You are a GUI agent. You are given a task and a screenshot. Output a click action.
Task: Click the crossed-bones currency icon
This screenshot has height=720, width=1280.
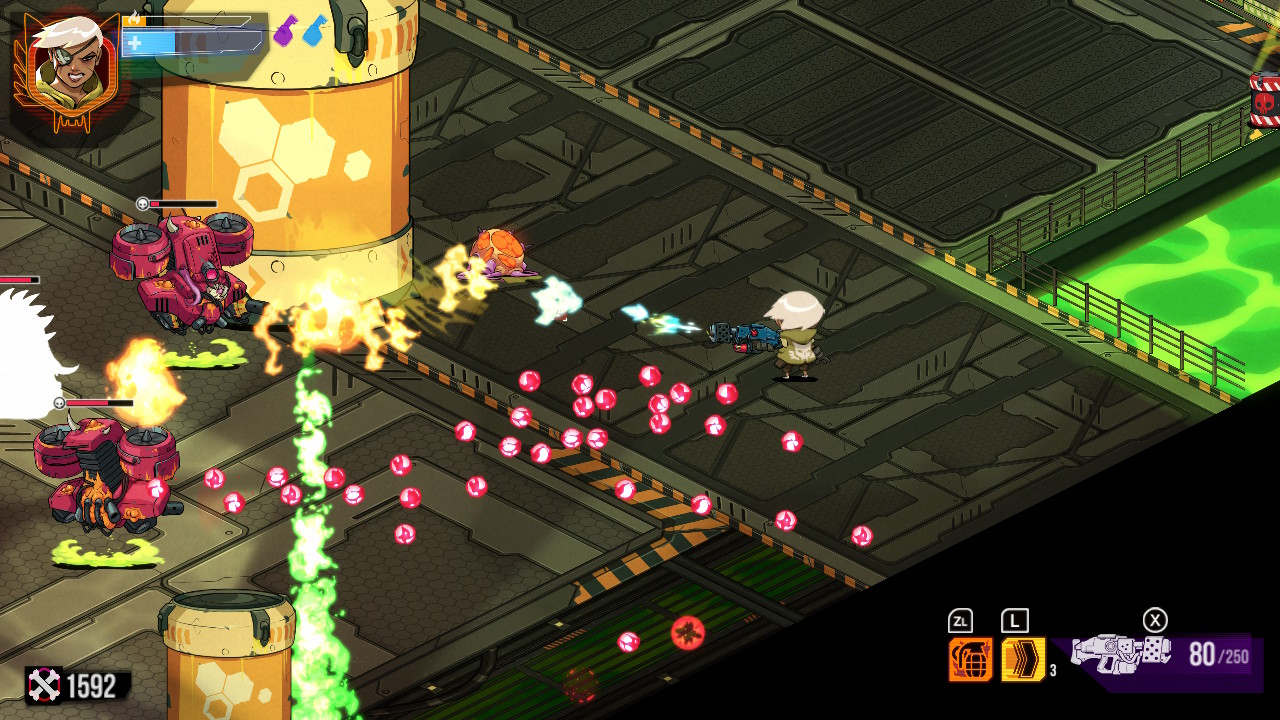(44, 685)
